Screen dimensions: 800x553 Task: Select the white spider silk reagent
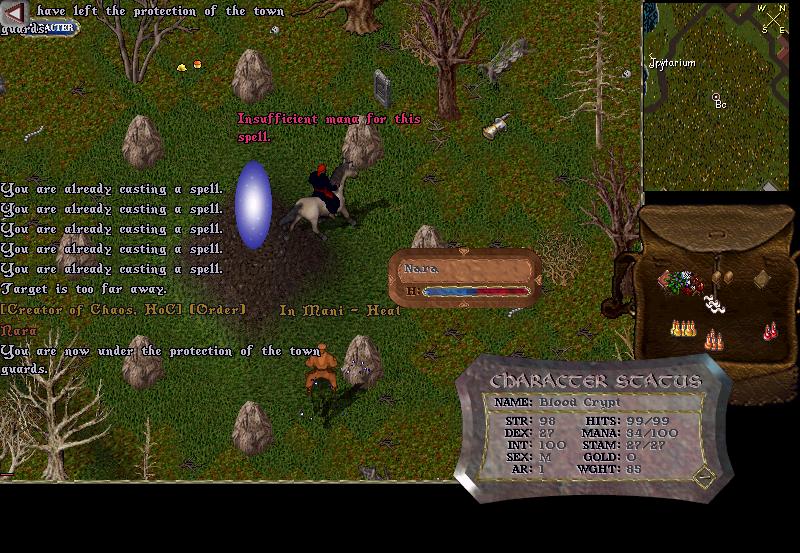714,303
